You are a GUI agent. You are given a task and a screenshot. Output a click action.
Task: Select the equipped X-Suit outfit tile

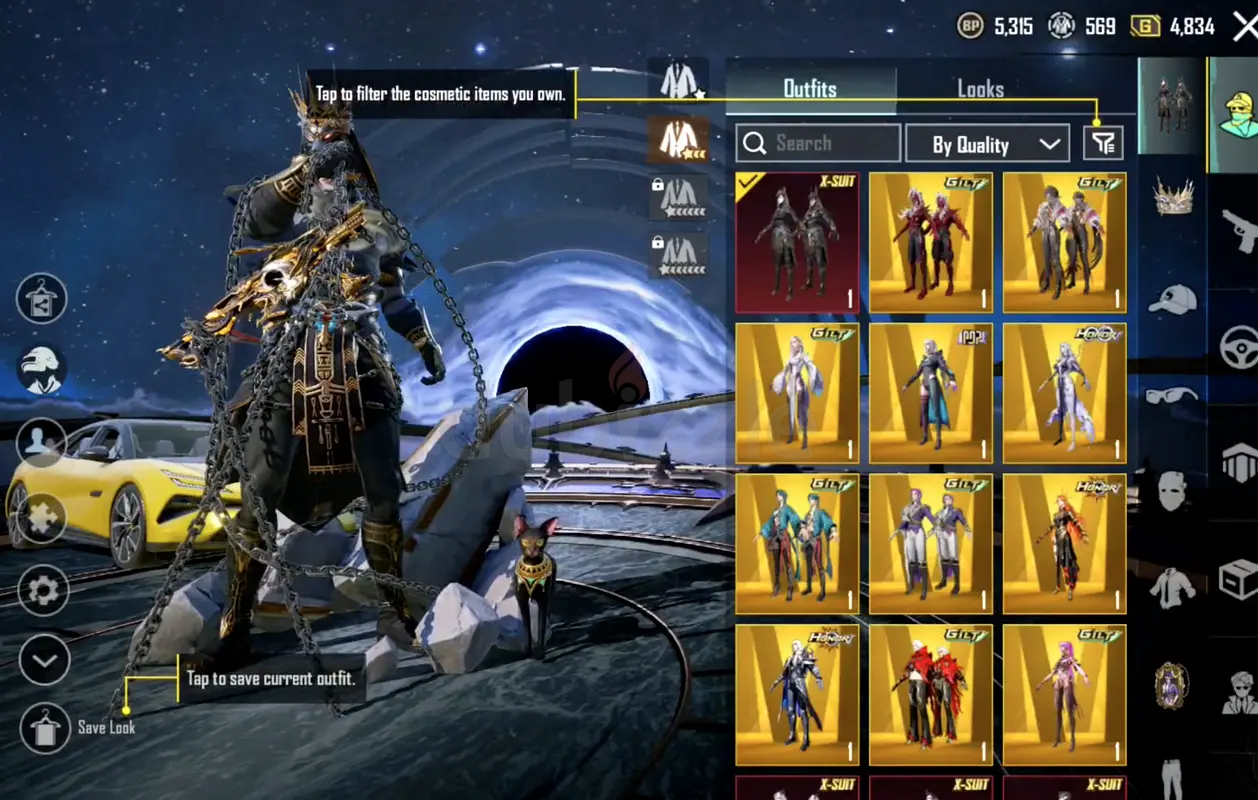(797, 243)
